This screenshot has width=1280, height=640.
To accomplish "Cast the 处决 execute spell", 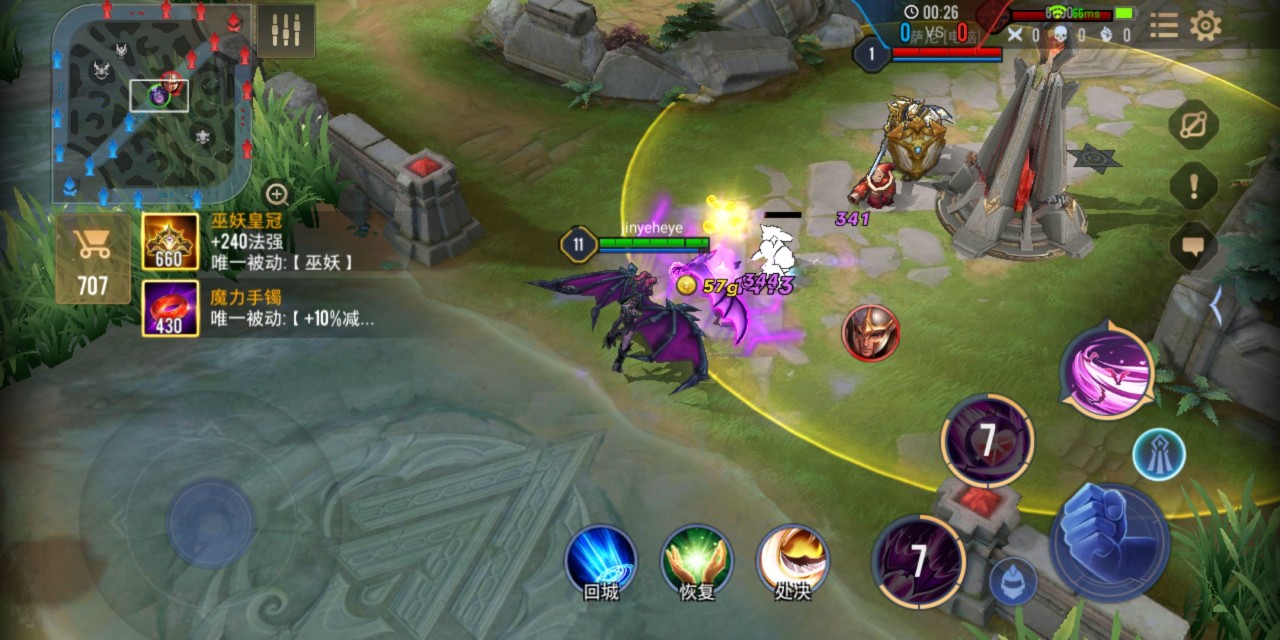I will pyautogui.click(x=792, y=560).
